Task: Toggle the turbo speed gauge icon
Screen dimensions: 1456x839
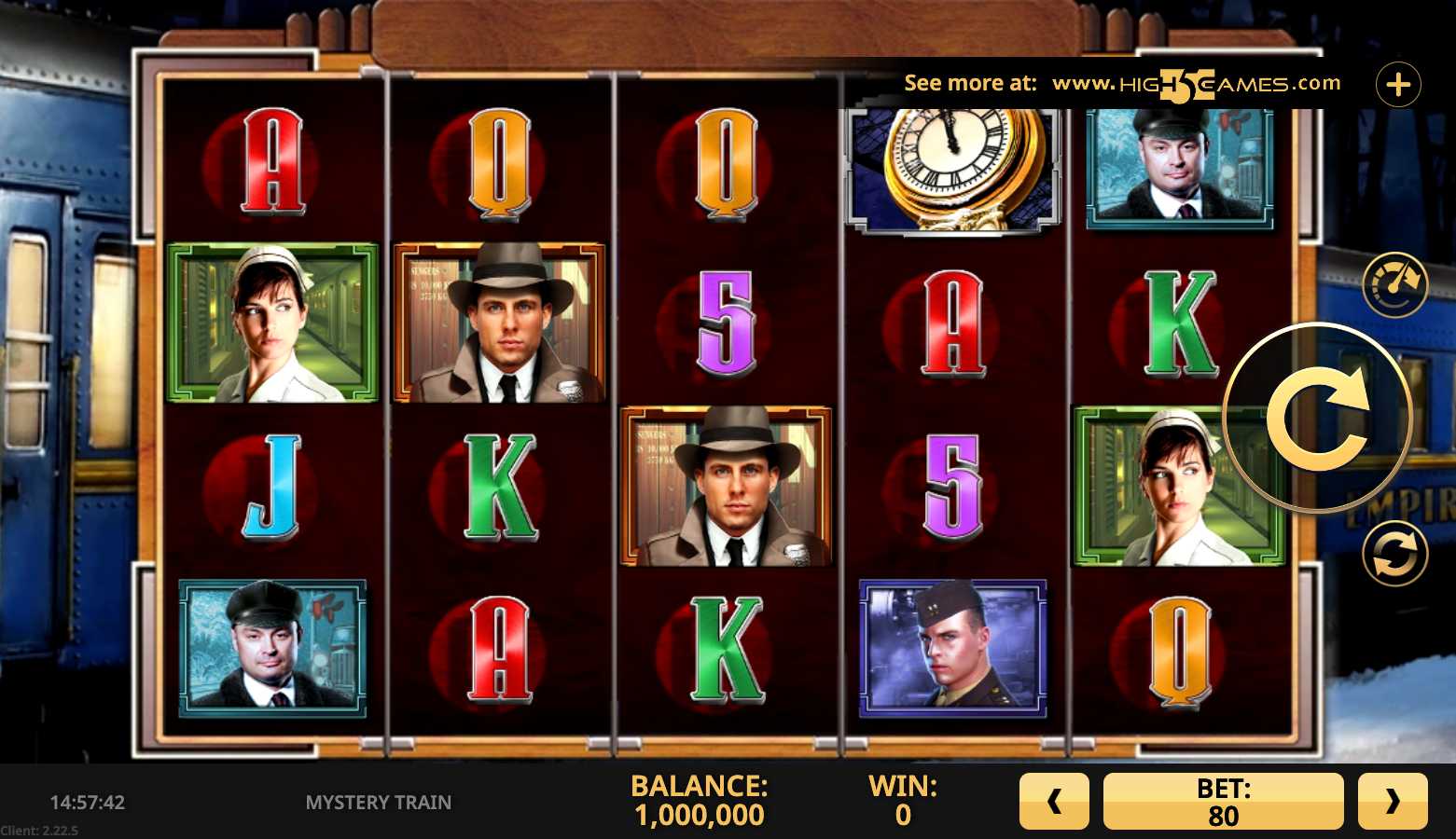Action: click(x=1394, y=284)
